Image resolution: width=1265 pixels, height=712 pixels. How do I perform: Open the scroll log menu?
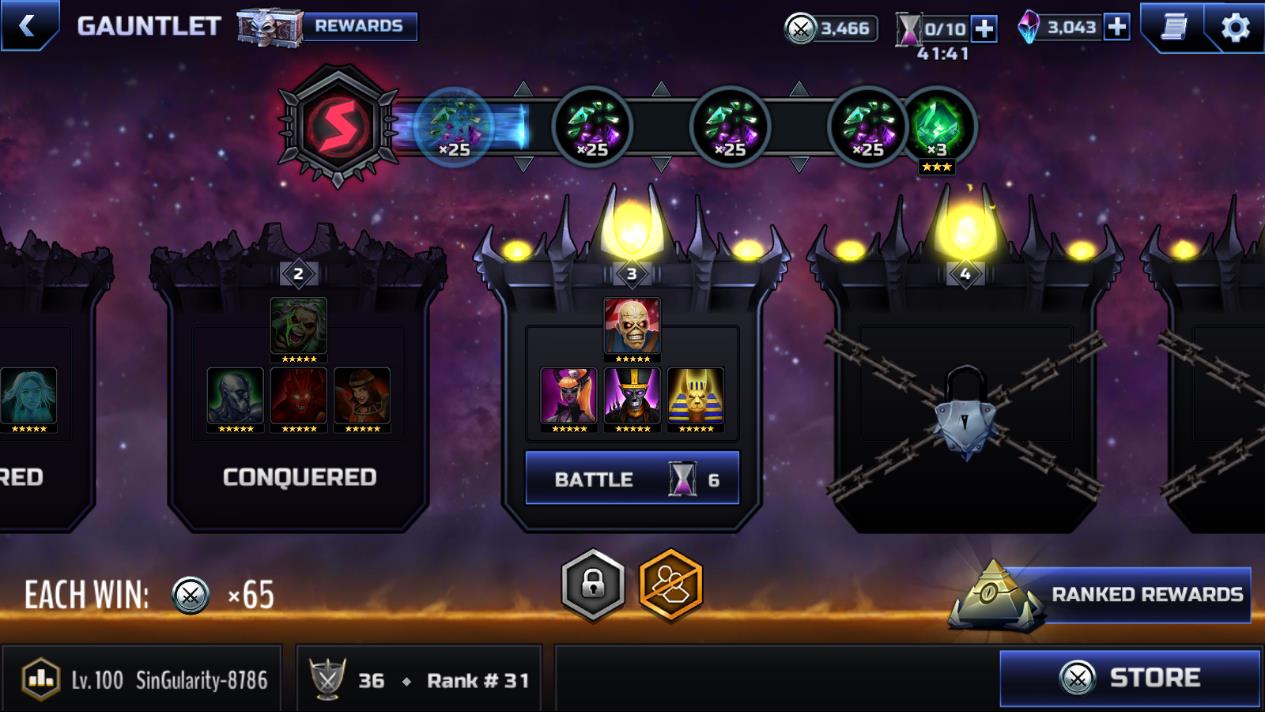pyautogui.click(x=1174, y=27)
